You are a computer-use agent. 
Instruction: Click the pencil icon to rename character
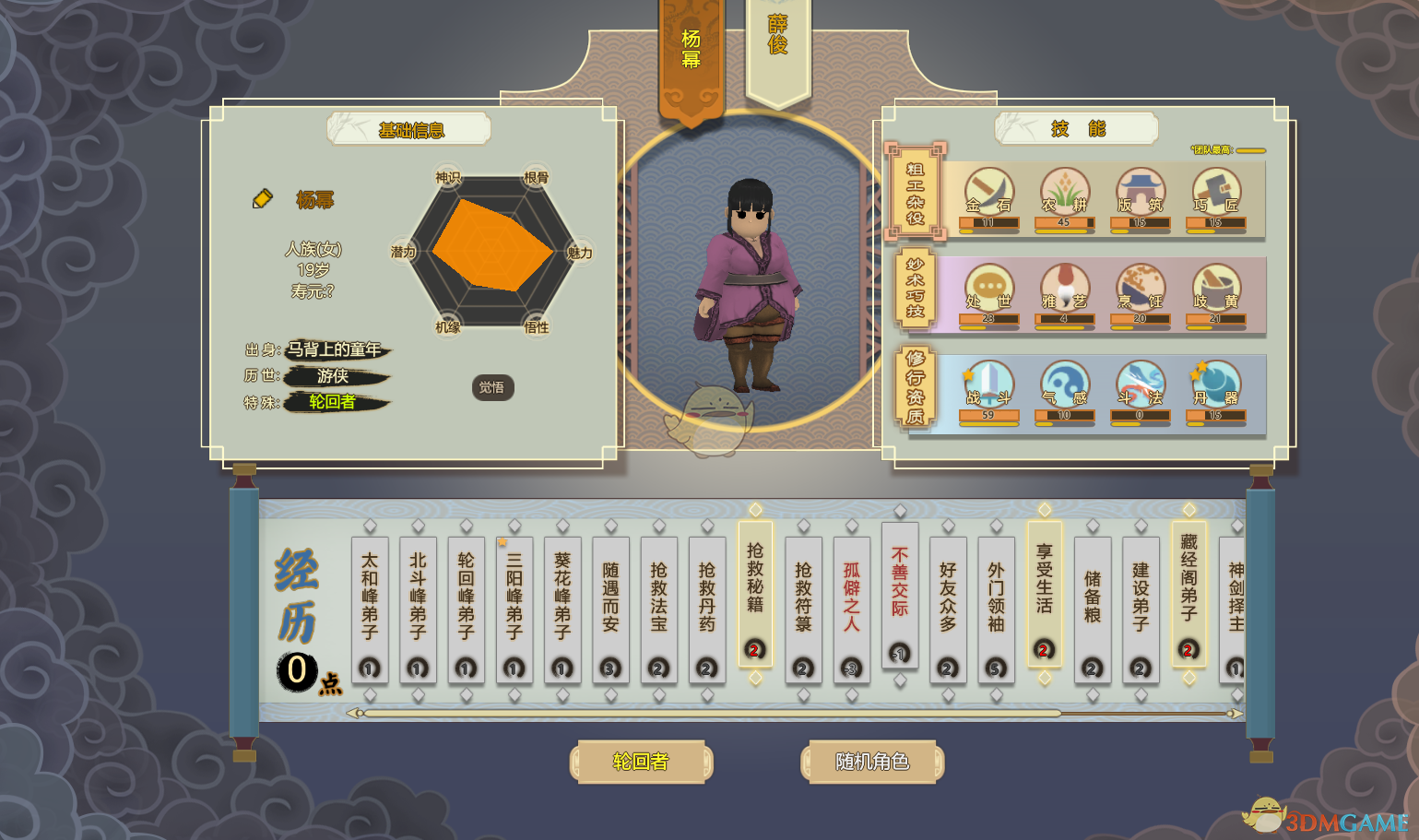[263, 198]
